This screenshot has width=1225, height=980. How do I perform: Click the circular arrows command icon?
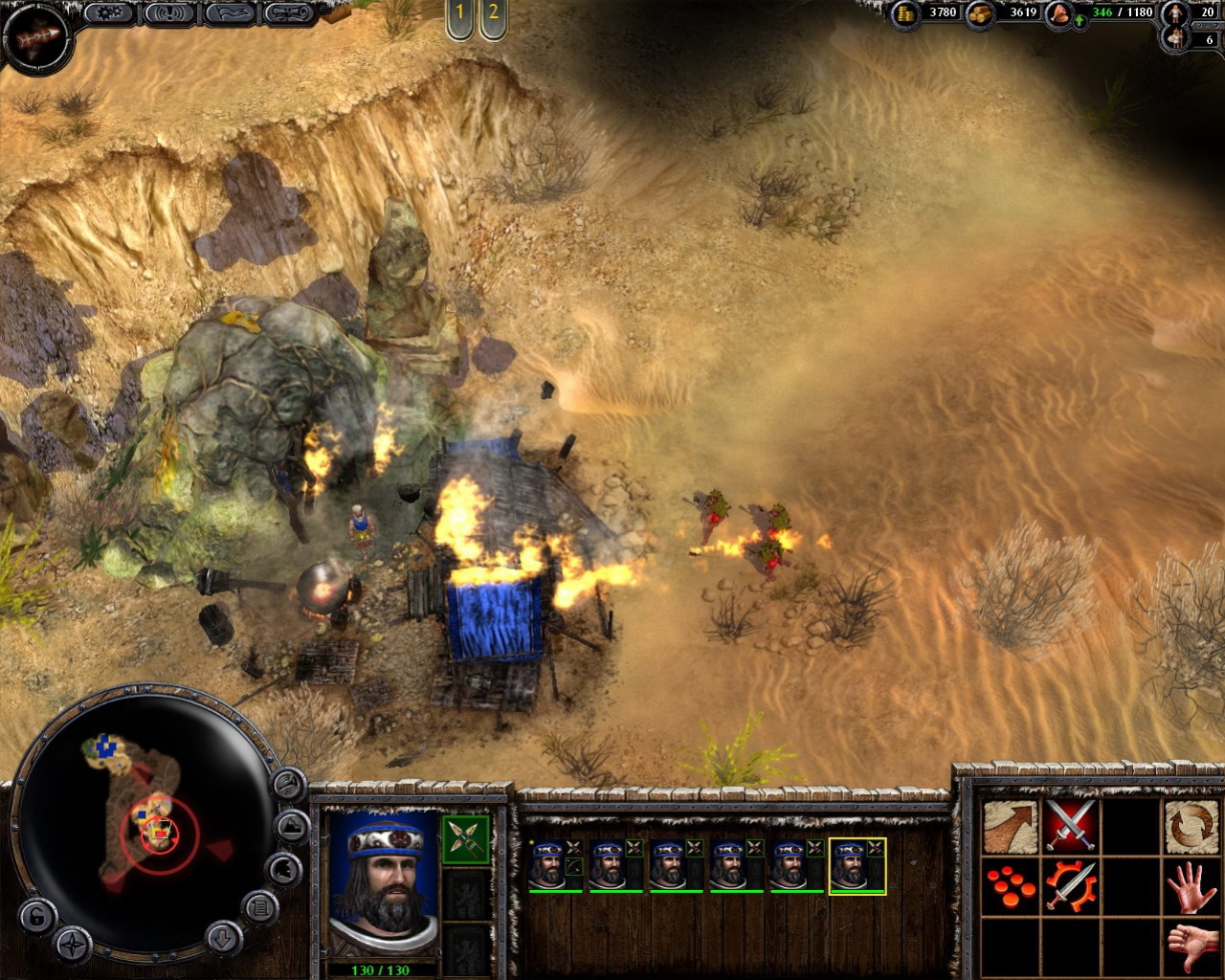coord(1192,827)
